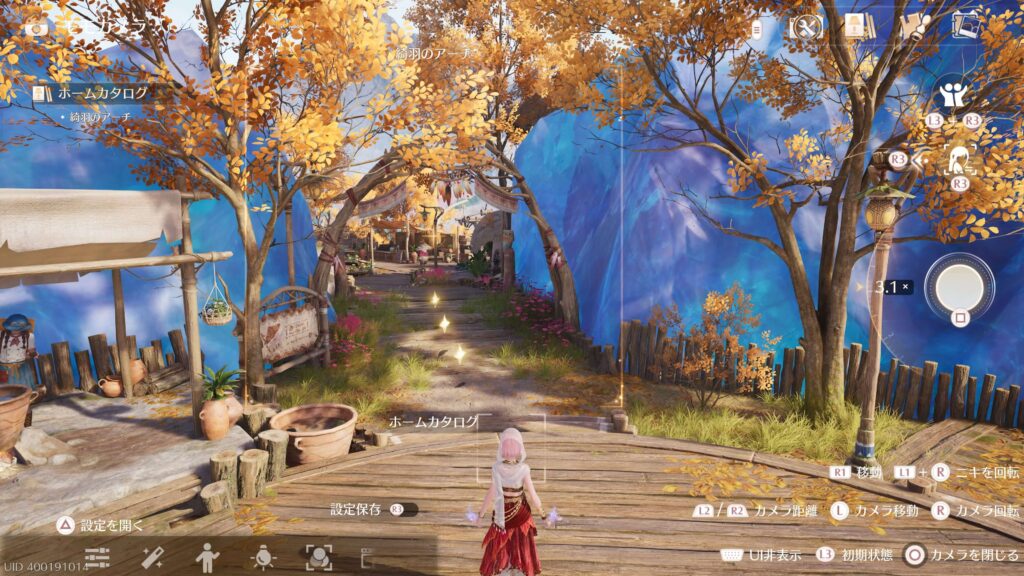Toggle the 設定保存 switch
Image resolution: width=1024 pixels, height=576 pixels.
point(402,509)
